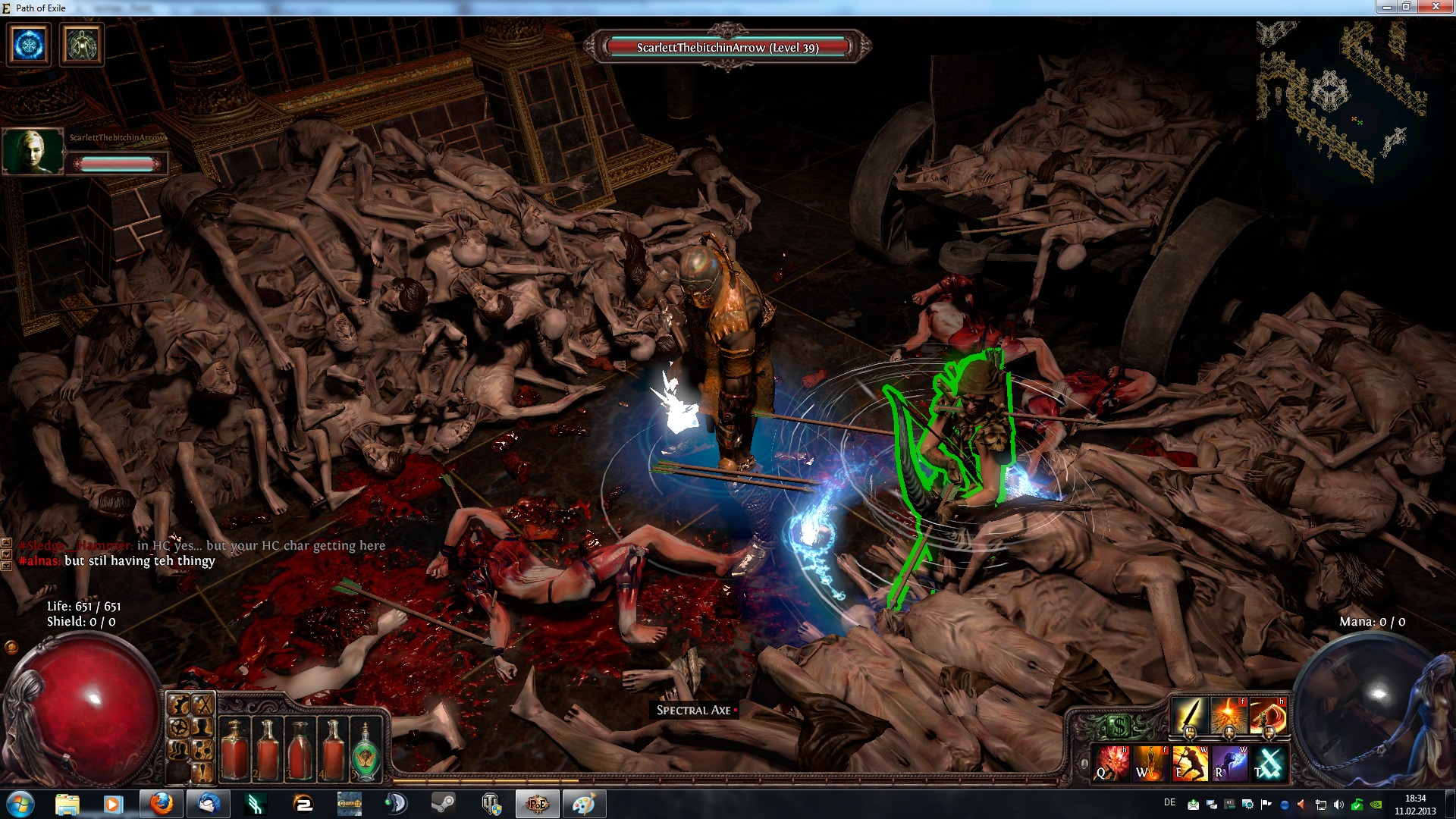This screenshot has height=819, width=1456.
Task: Use the green winged flask
Action: 367,751
